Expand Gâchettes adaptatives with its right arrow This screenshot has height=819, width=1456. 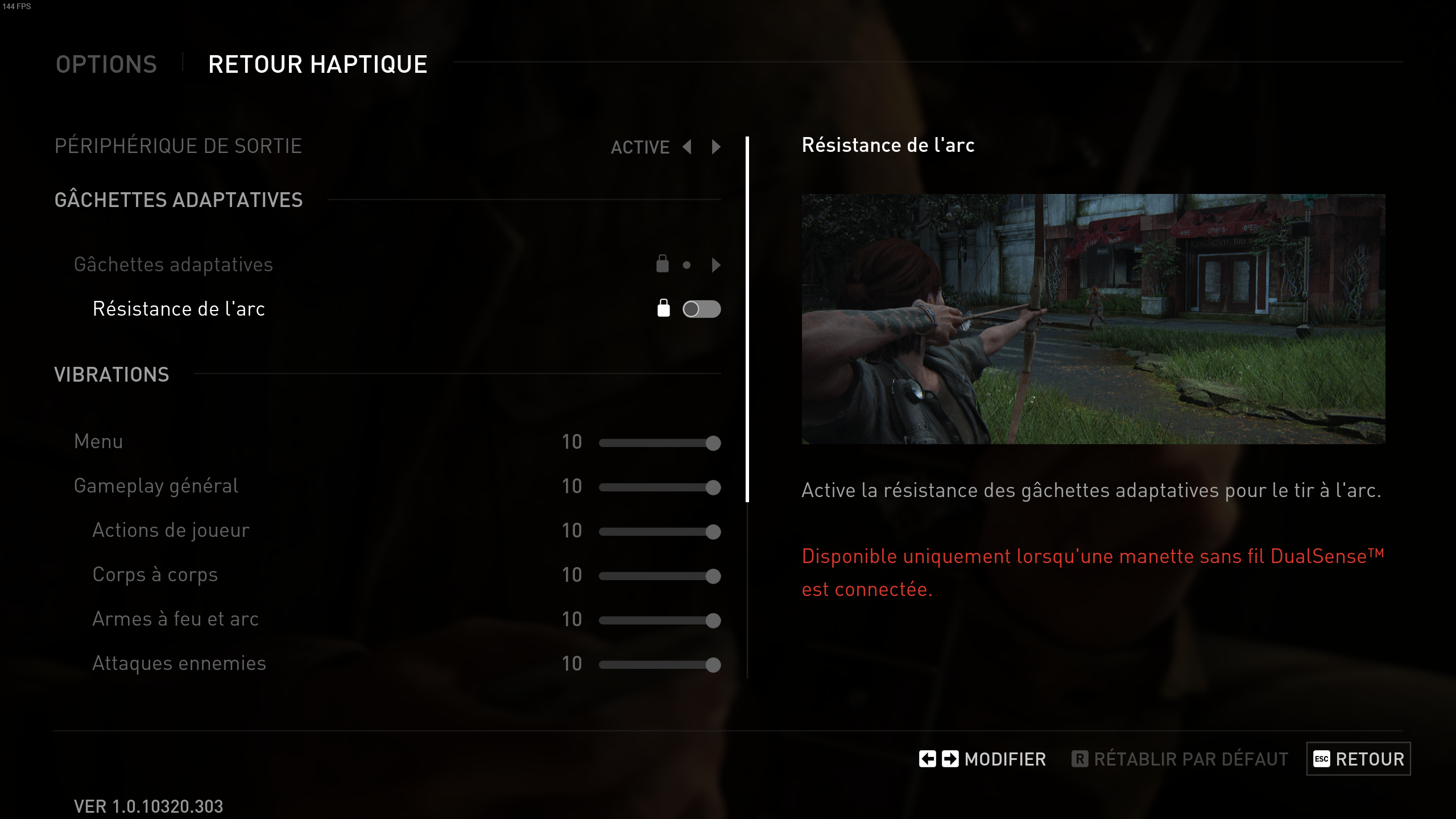(715, 265)
